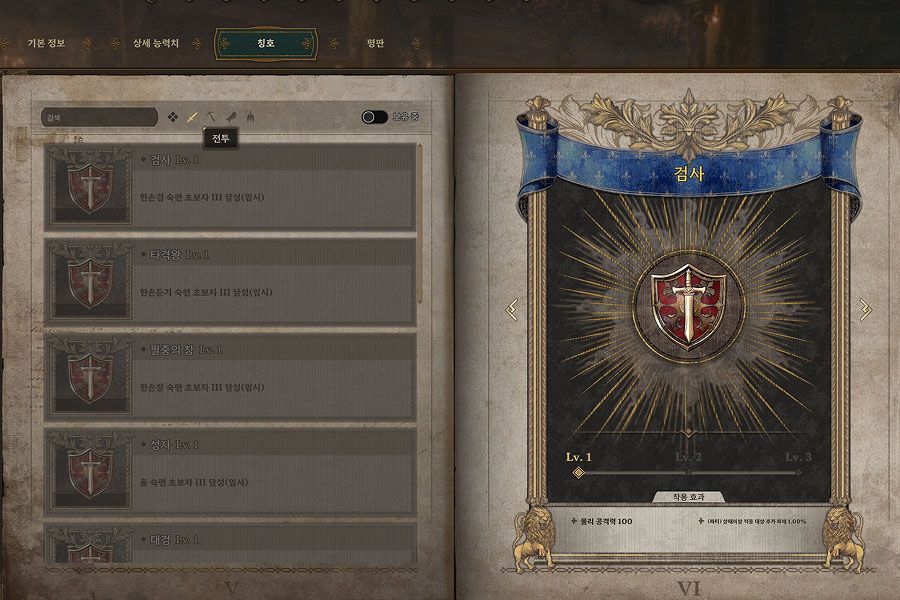Show the previous title with left arrow

pyautogui.click(x=512, y=310)
